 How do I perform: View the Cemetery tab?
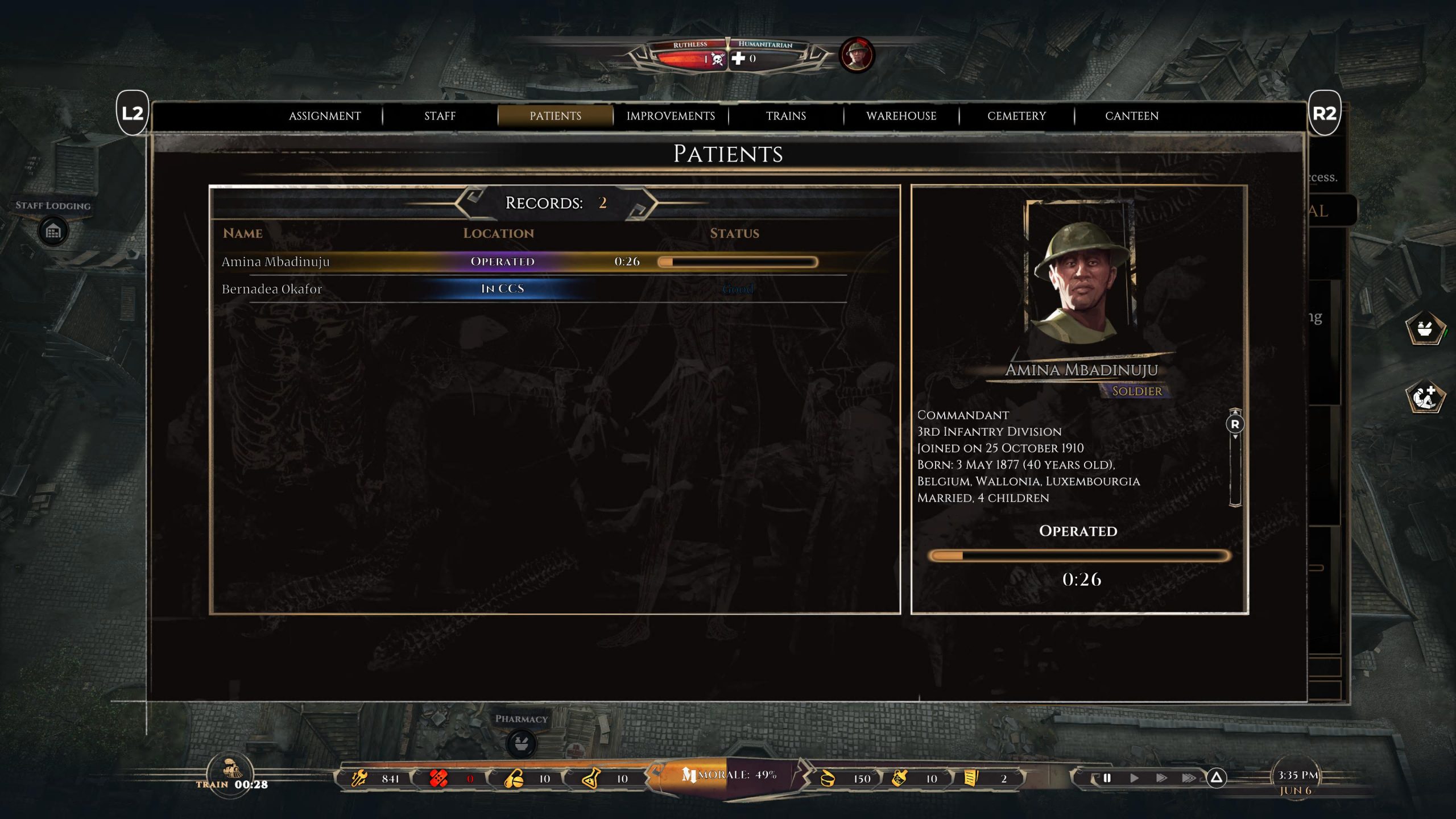click(1016, 116)
